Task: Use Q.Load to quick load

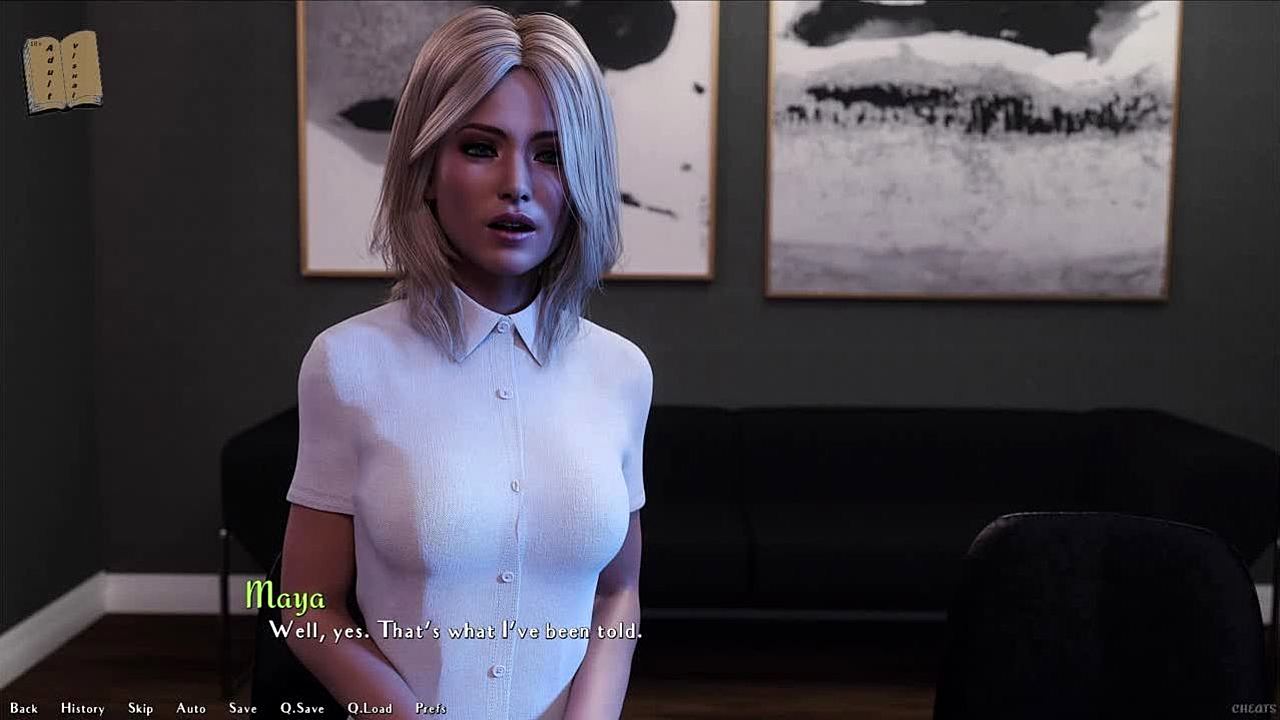Action: [370, 708]
